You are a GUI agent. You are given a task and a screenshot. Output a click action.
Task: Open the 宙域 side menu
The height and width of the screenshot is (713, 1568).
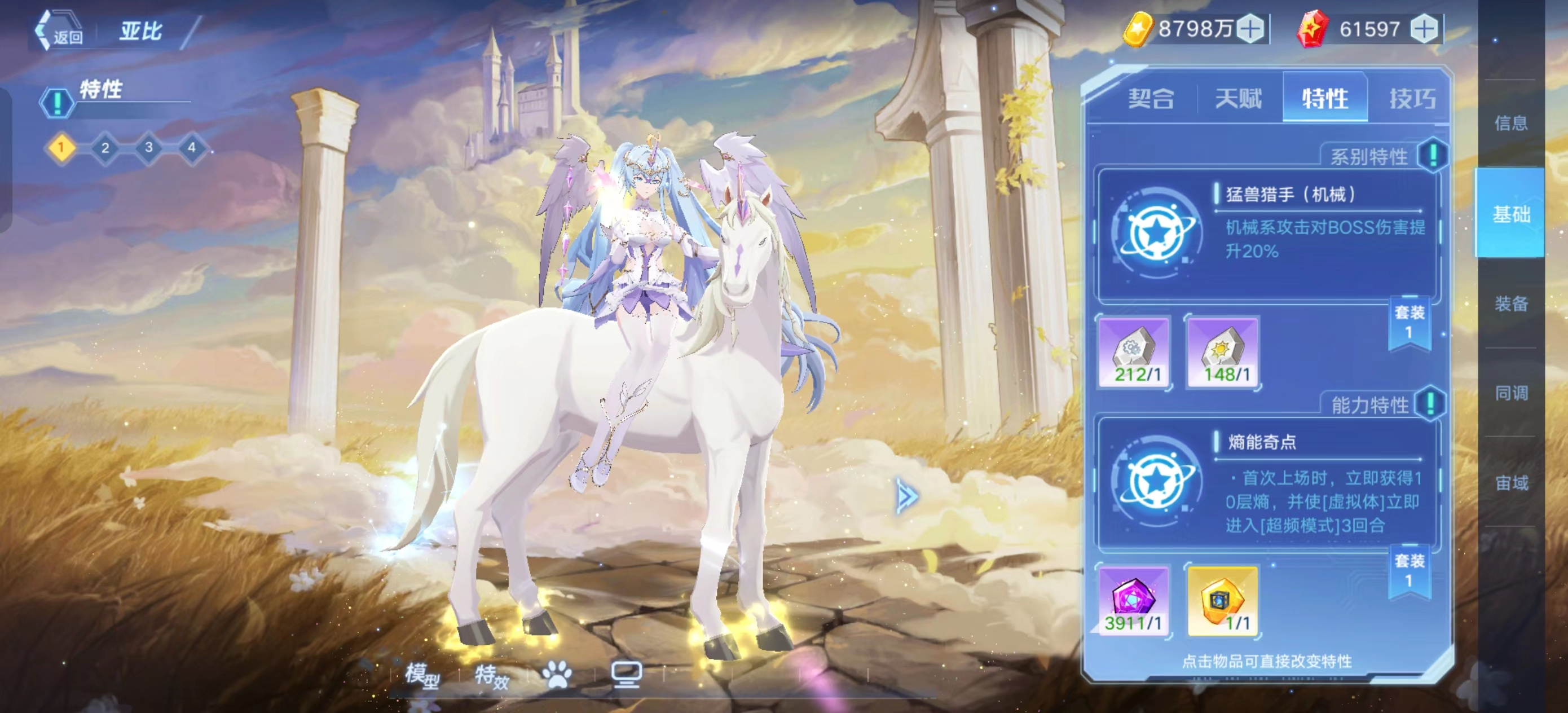[x=1512, y=483]
